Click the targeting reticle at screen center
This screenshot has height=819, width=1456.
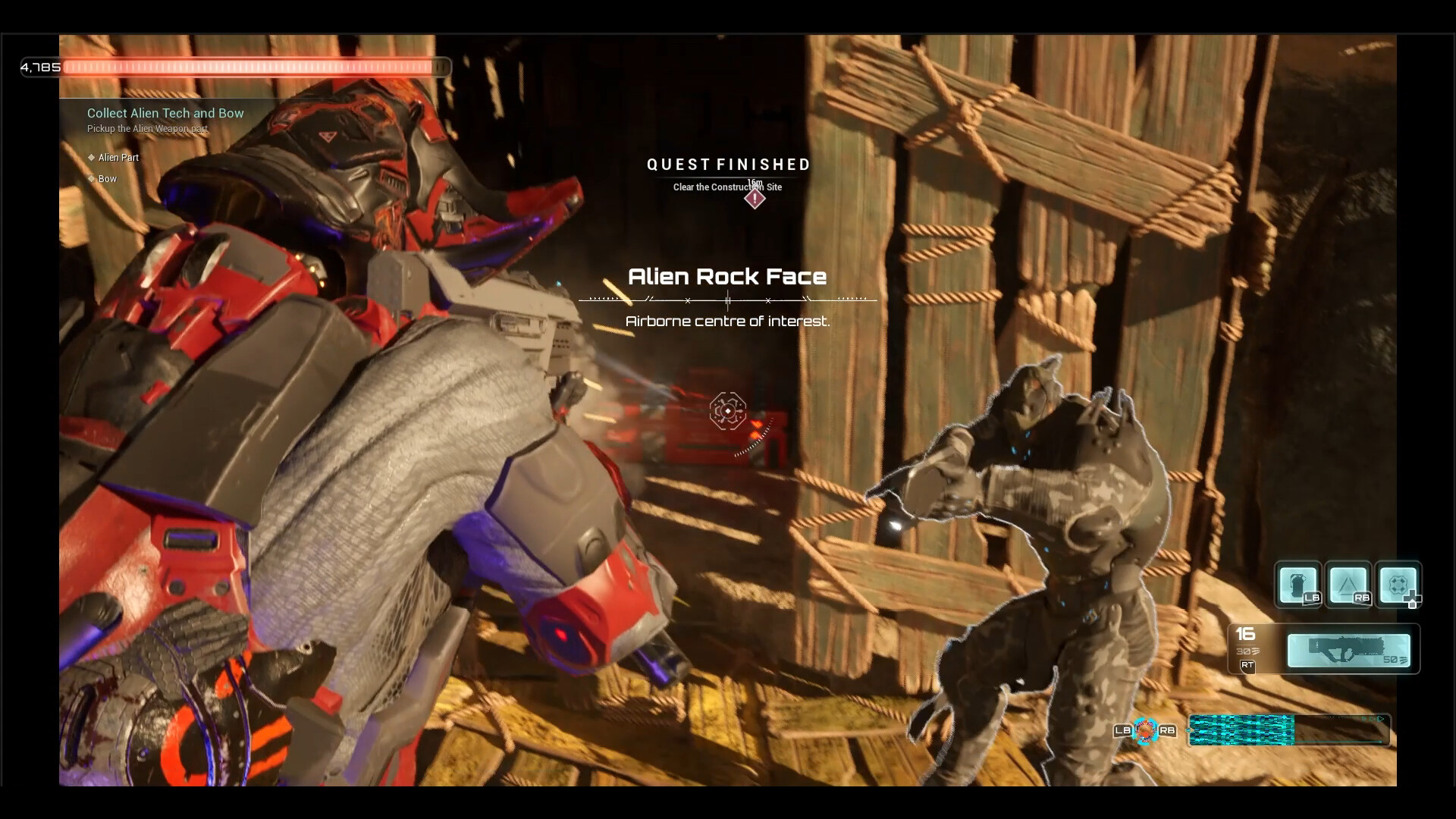pos(727,412)
